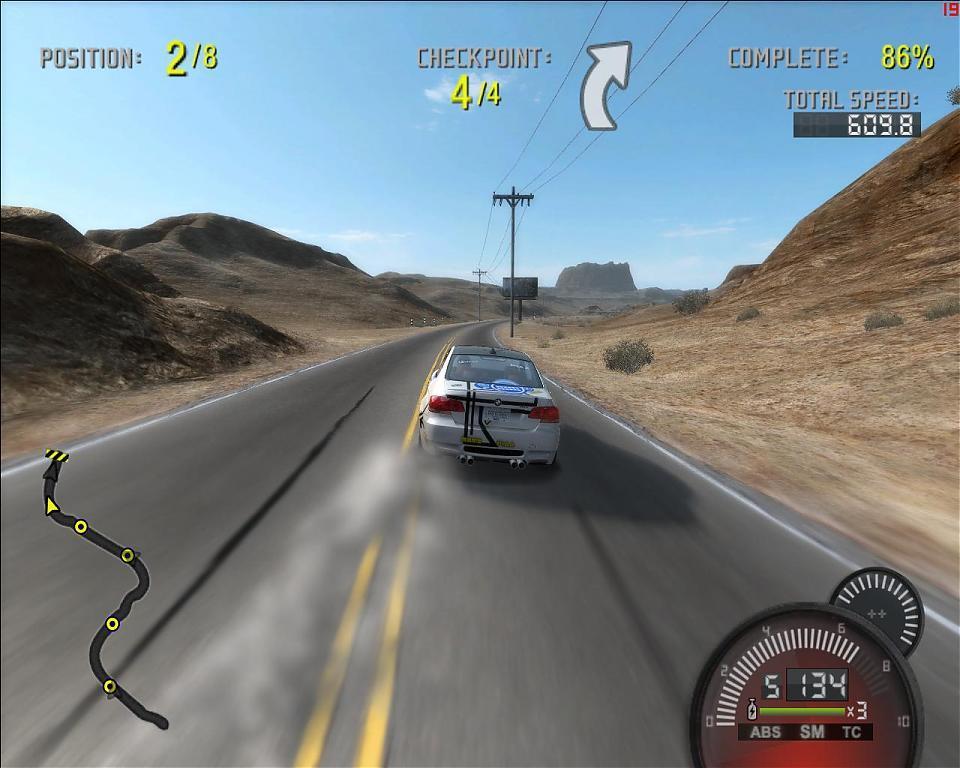Click the yellow player arrow on minimap
Image resolution: width=960 pixels, height=768 pixels.
click(51, 506)
